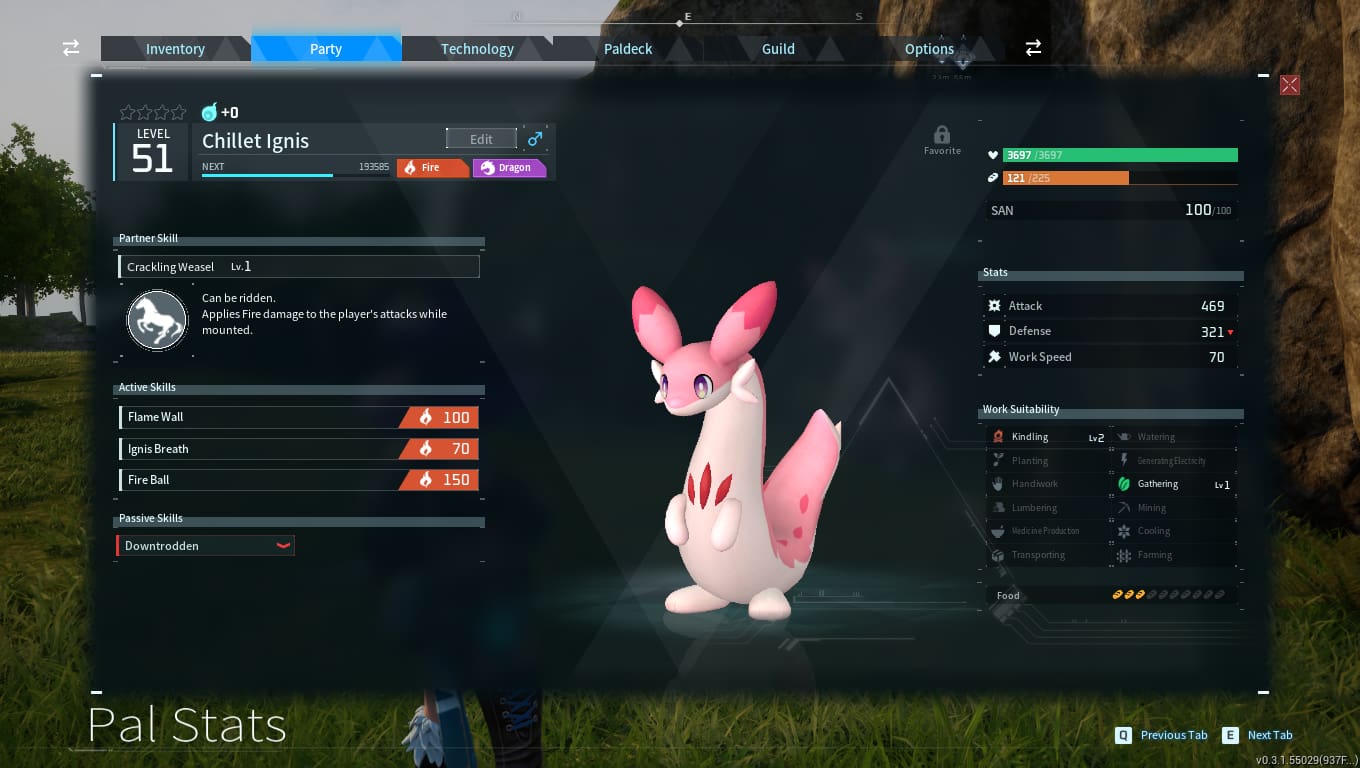Switch to the Paldeck tab
This screenshot has width=1360, height=768.
628,48
